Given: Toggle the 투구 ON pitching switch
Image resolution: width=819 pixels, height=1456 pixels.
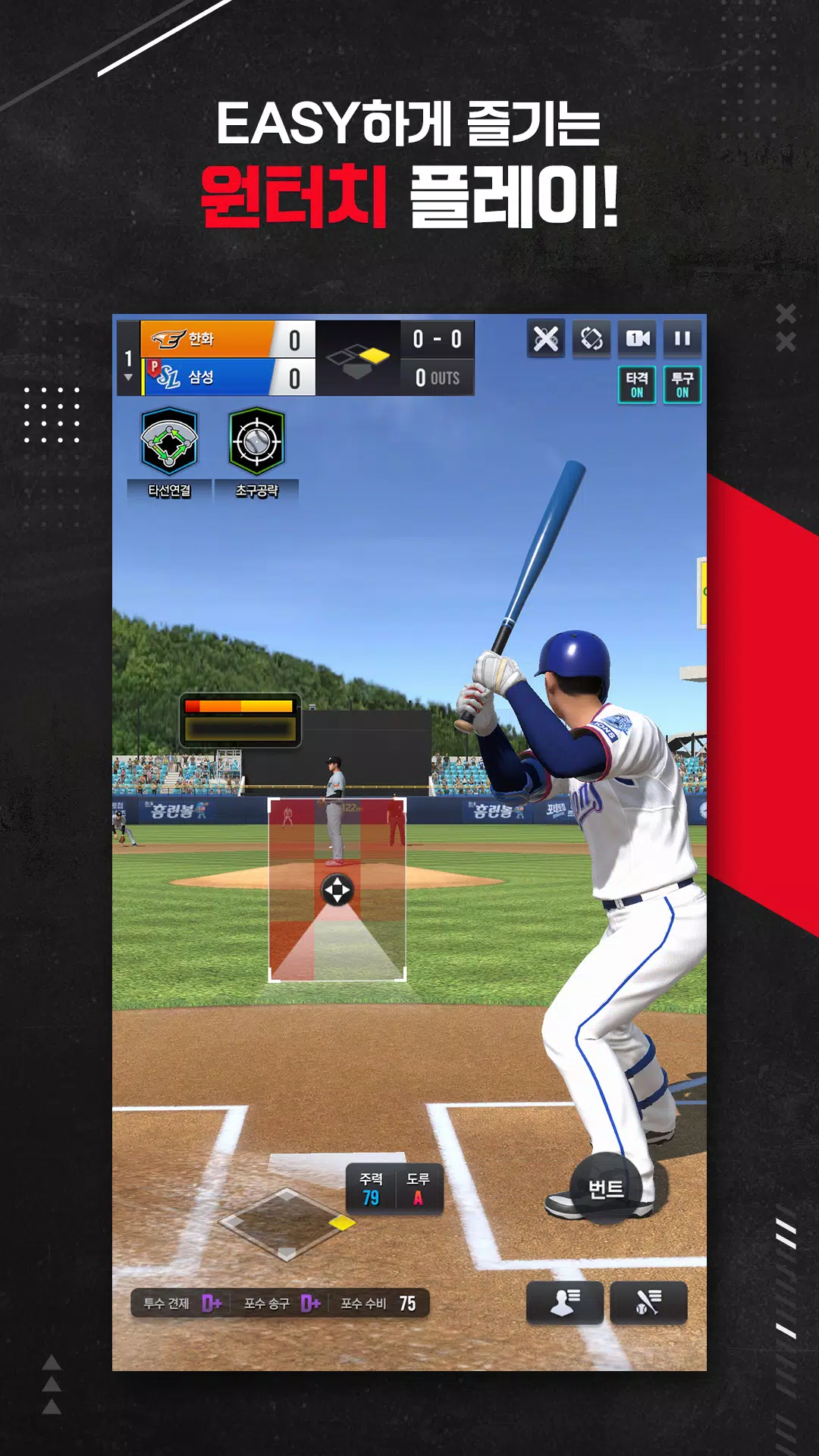Looking at the screenshot, I should [x=682, y=384].
